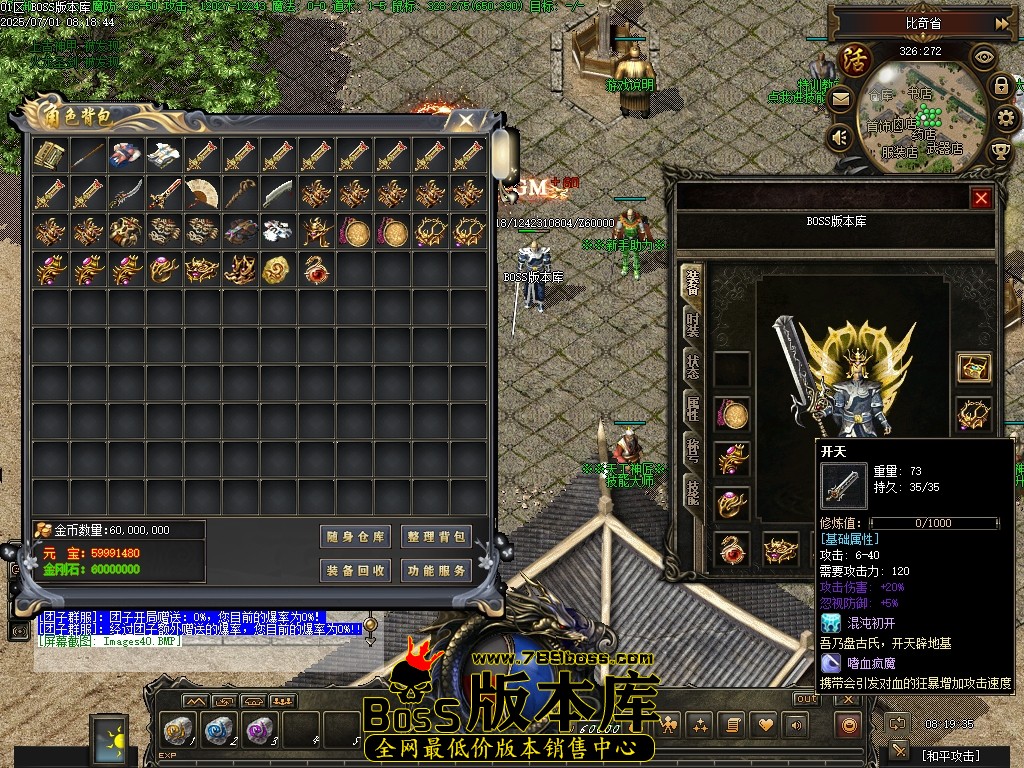Switch to the skills tab (技能)

(692, 490)
